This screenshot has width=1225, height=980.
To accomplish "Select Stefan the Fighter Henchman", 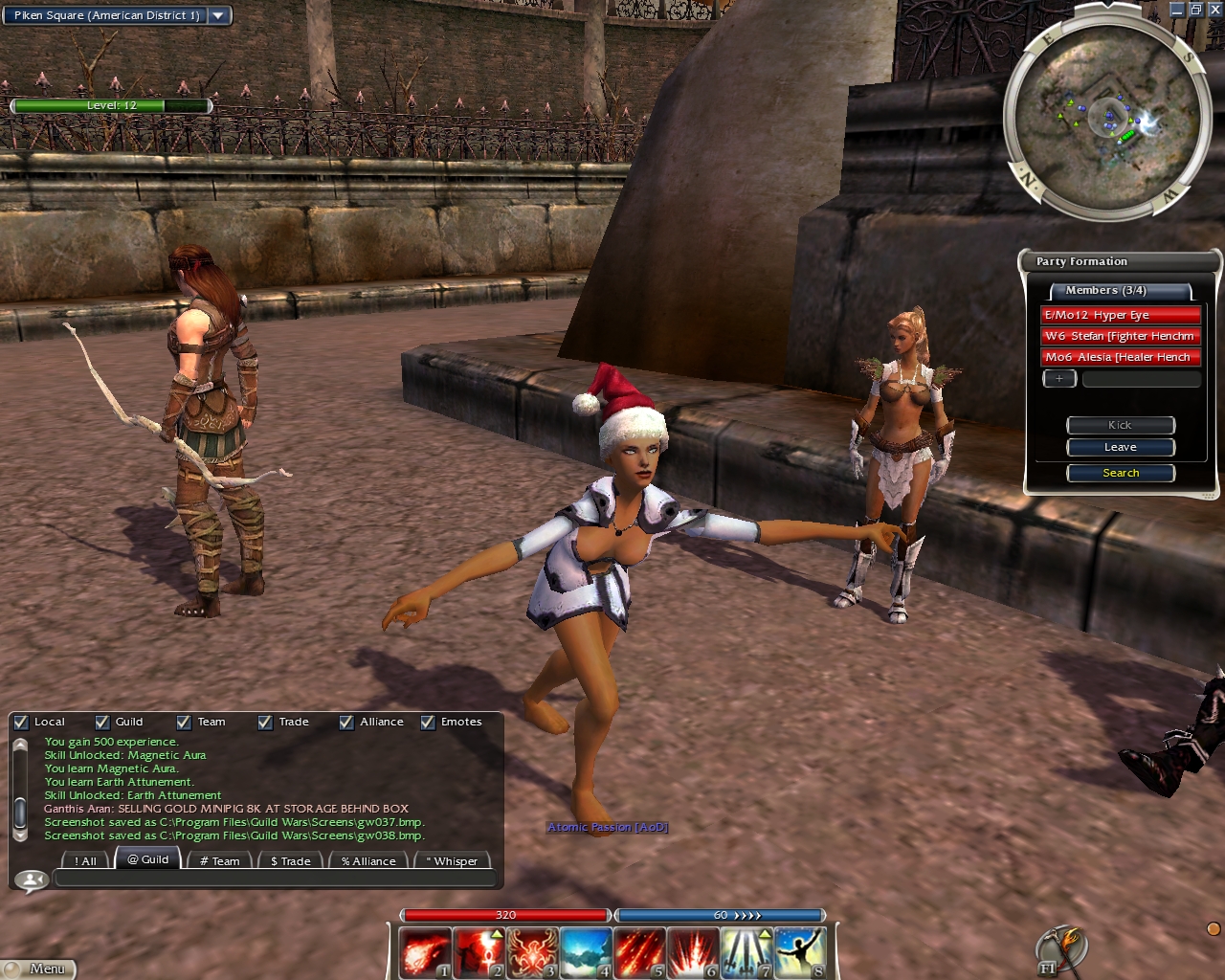I will tap(1120, 336).
